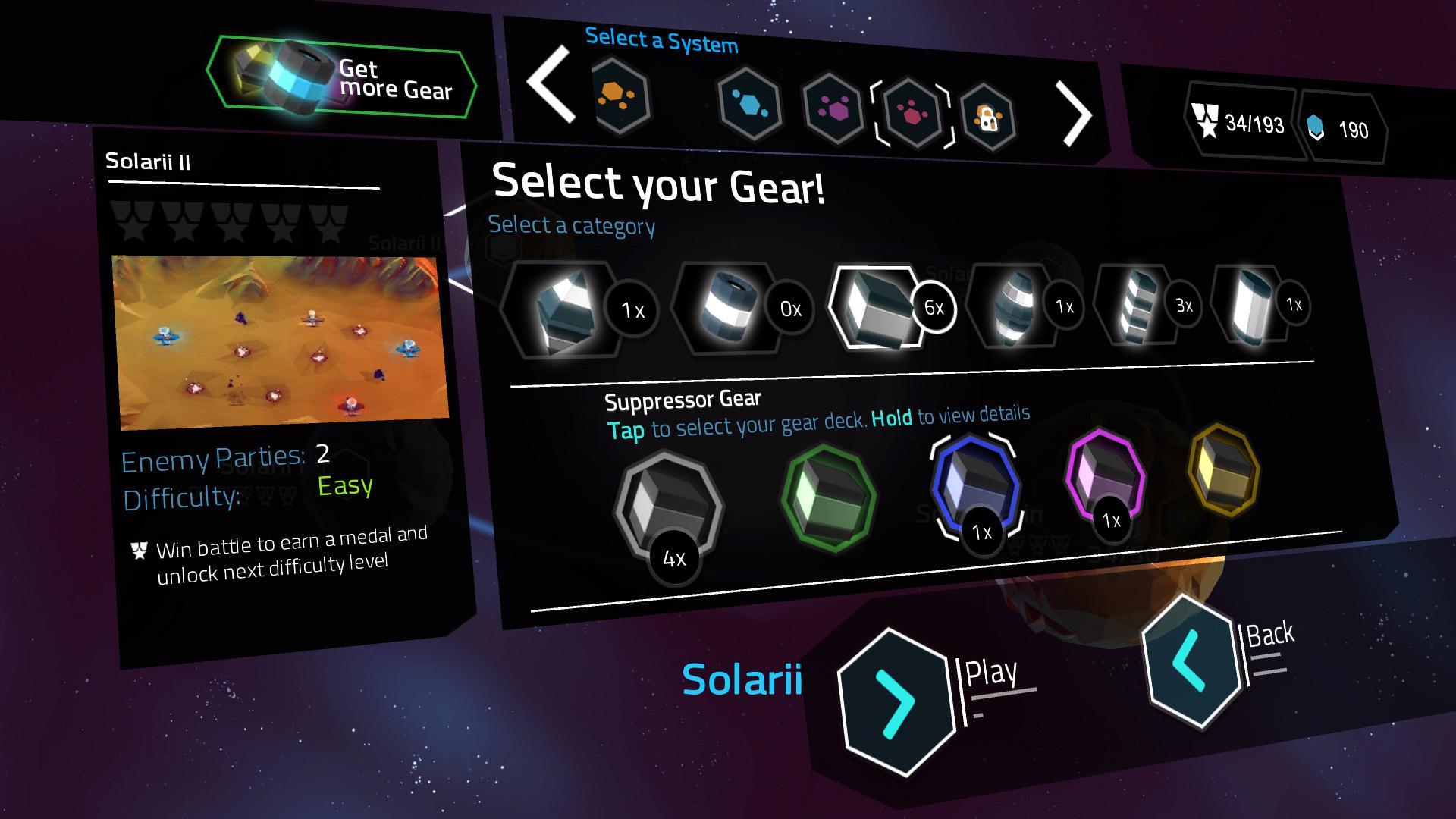This screenshot has height=819, width=1456.
Task: Select the gear category with 0x count
Action: [730, 307]
